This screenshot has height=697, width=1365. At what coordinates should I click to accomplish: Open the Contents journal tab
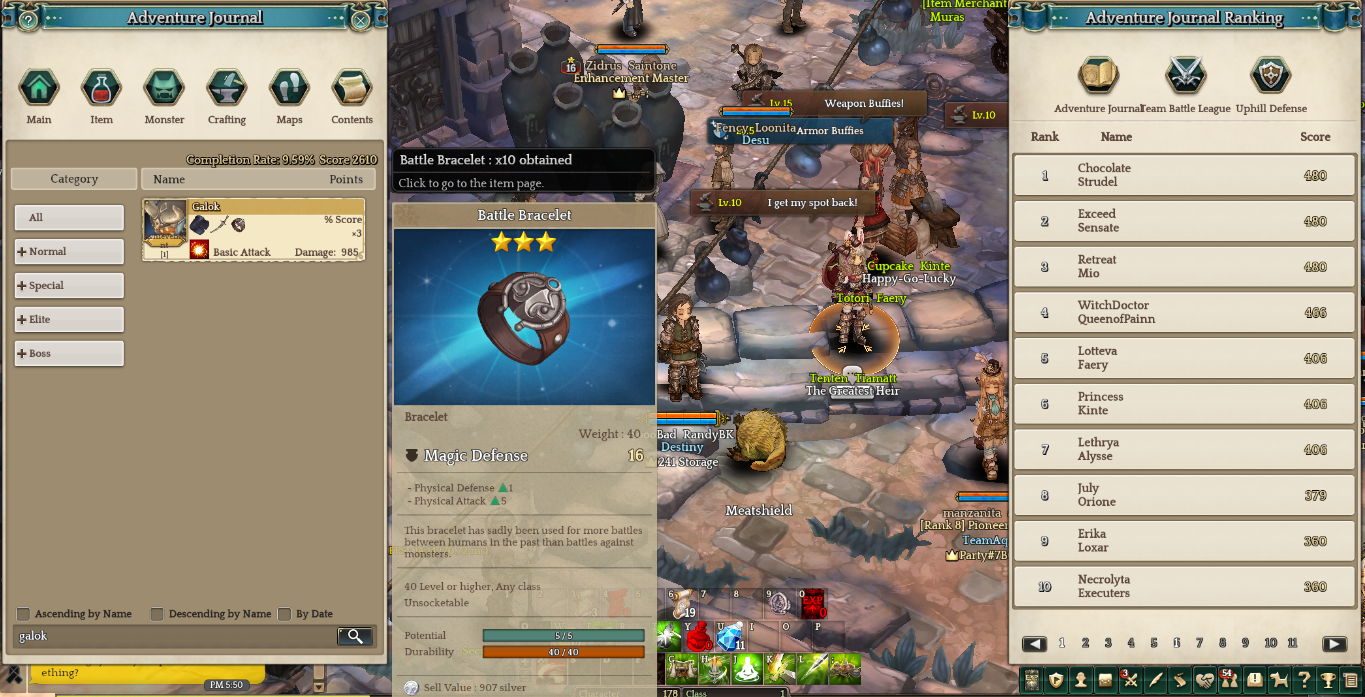point(352,89)
